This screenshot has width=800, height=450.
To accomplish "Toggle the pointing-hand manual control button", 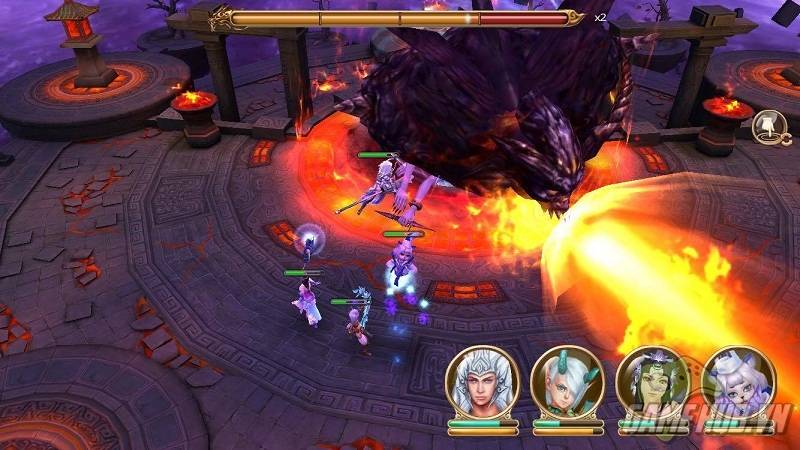I will (x=768, y=127).
